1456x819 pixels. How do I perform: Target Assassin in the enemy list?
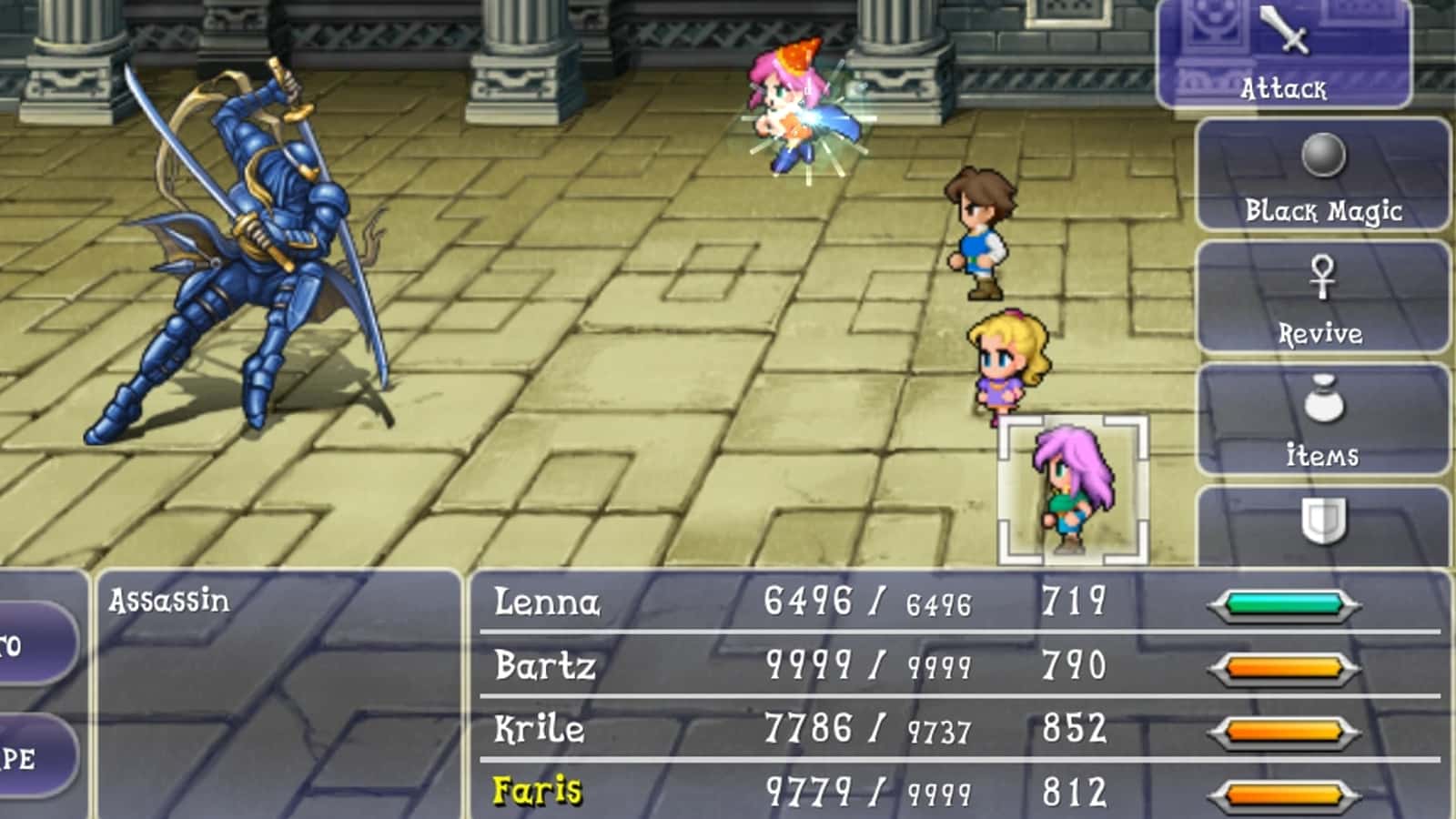tap(169, 601)
